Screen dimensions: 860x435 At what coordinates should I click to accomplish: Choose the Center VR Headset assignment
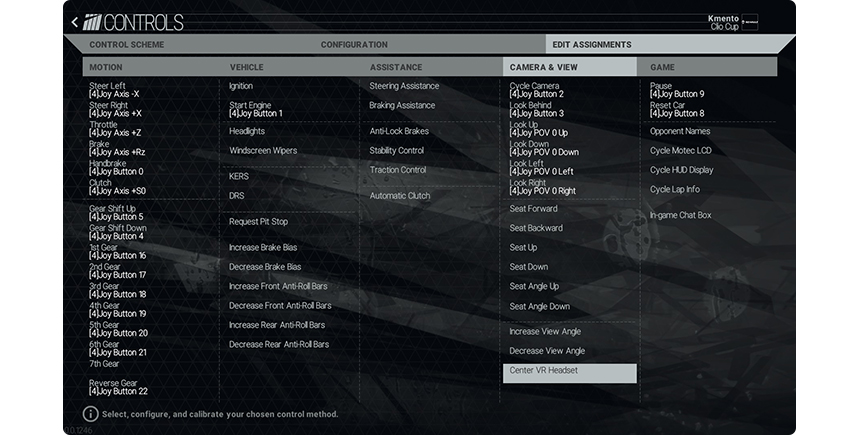click(x=568, y=372)
